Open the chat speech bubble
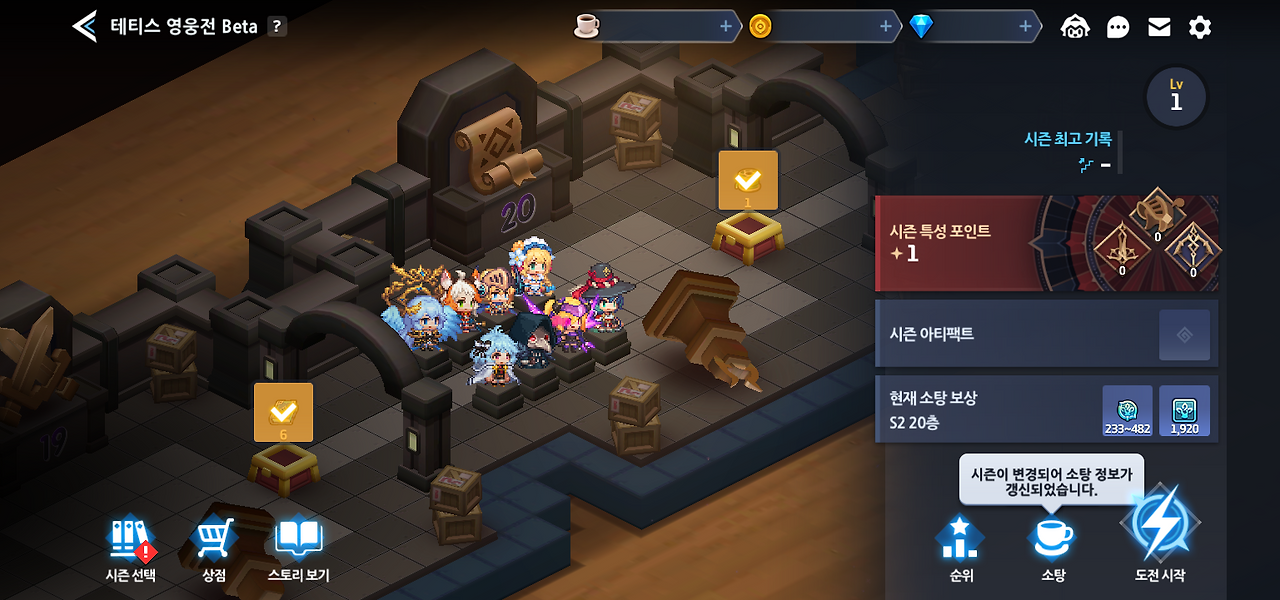Screen dimensions: 1280x600 pos(1118,27)
